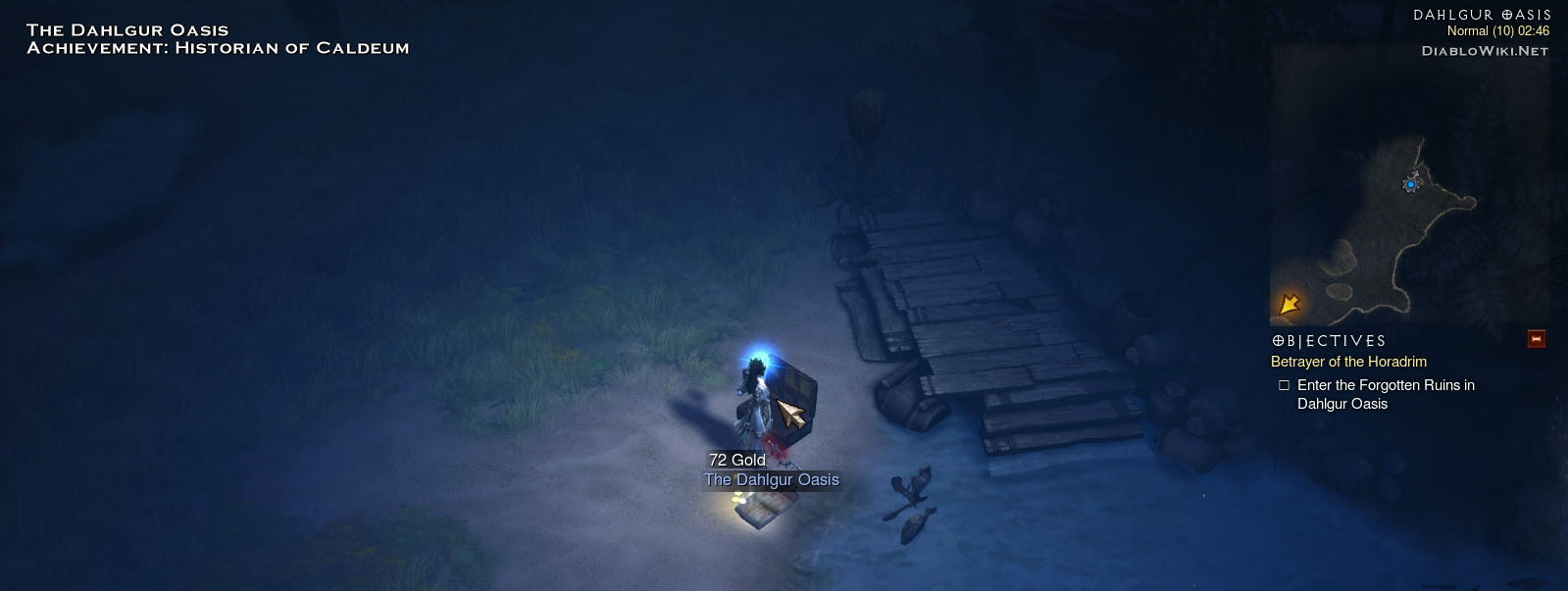The width and height of the screenshot is (1568, 591).
Task: Open the Betrayer of the Horadrim quest
Action: point(1348,362)
